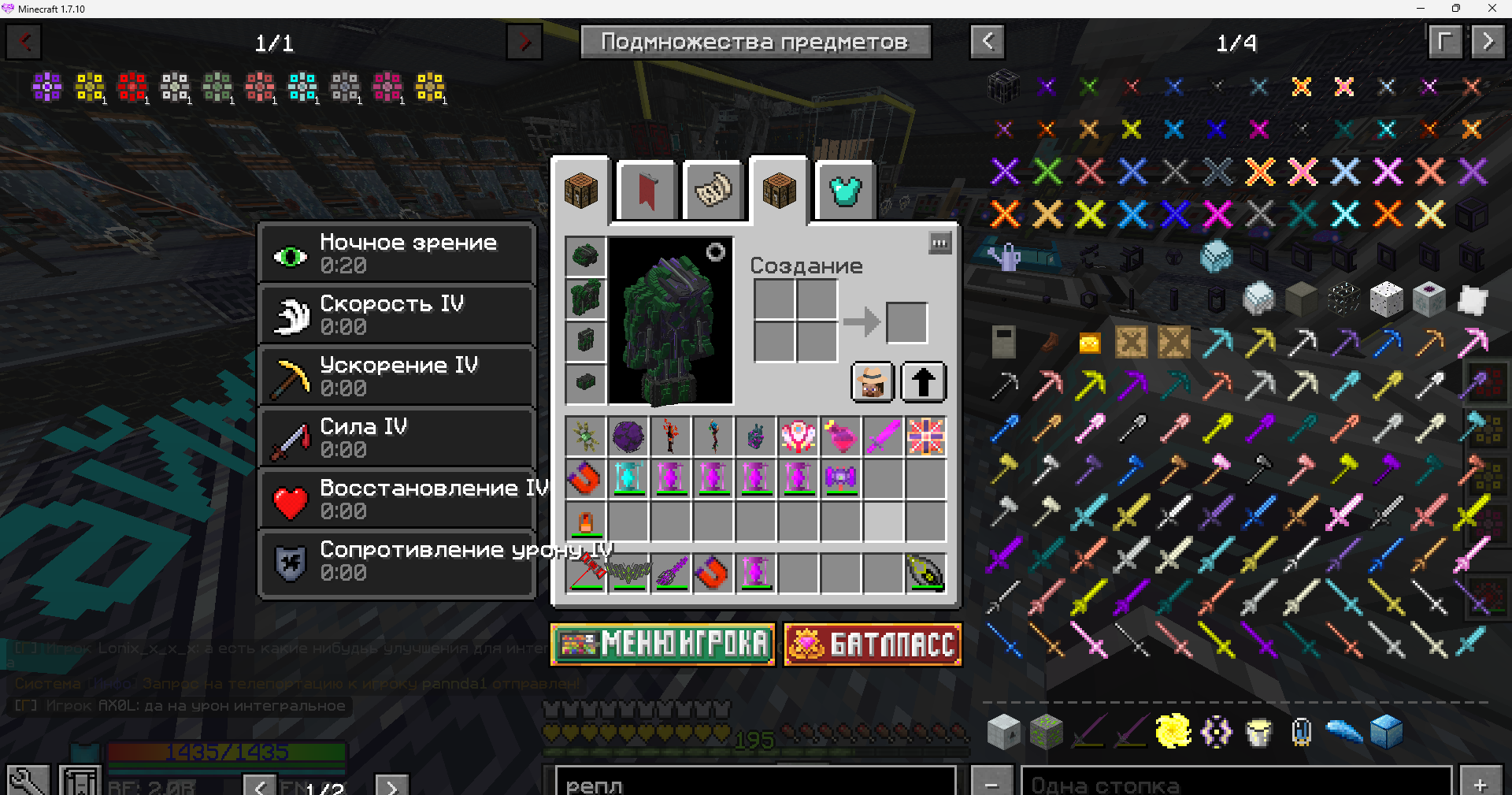The image size is (1512, 795).
Task: Select the pink sword inventory slot
Action: pyautogui.click(x=884, y=436)
